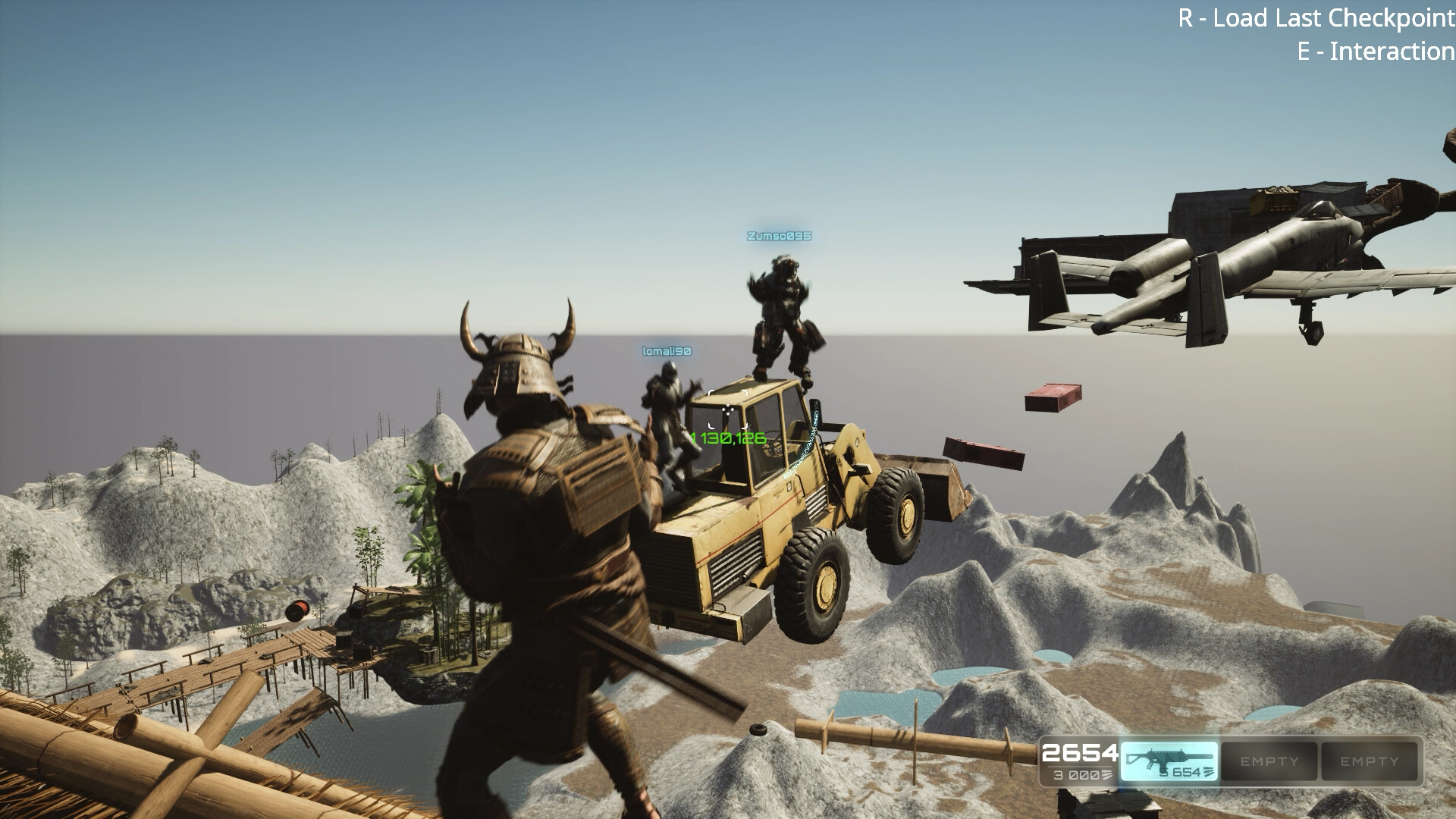The image size is (1456, 819).
Task: Click the ammo counter showing 2654
Action: point(1080,755)
